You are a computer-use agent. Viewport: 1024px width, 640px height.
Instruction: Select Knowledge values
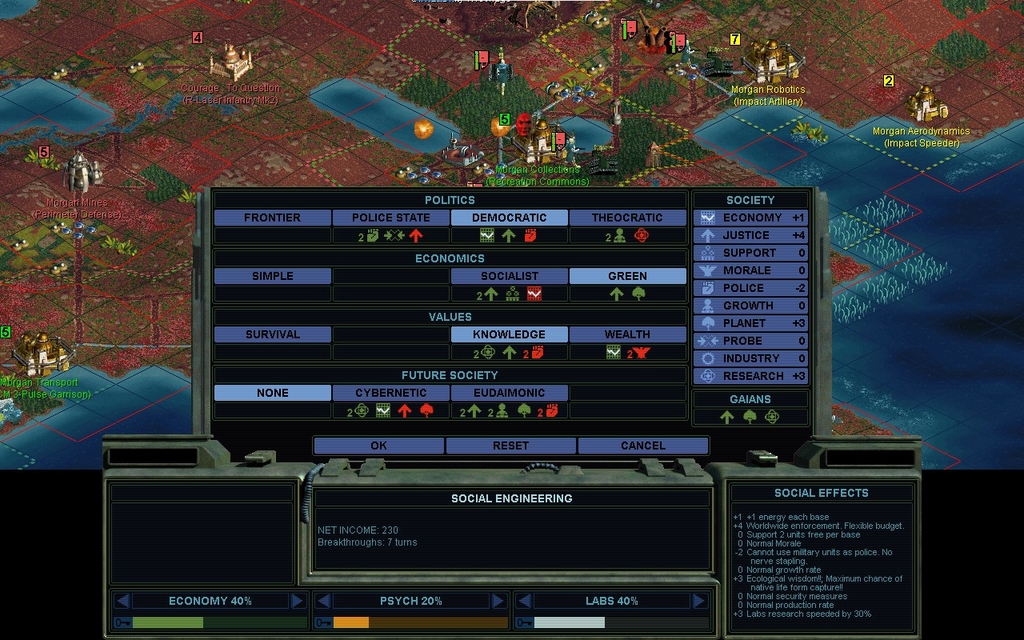pos(509,335)
